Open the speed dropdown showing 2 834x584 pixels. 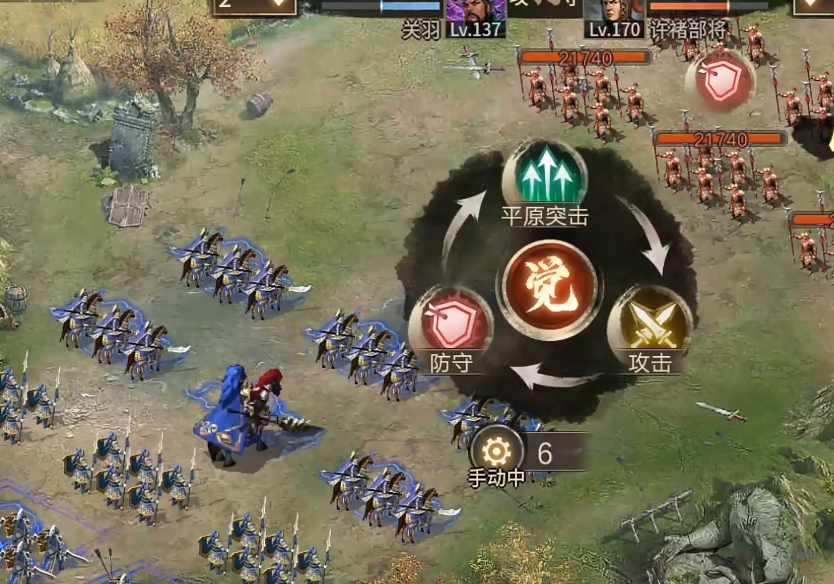[254, 6]
